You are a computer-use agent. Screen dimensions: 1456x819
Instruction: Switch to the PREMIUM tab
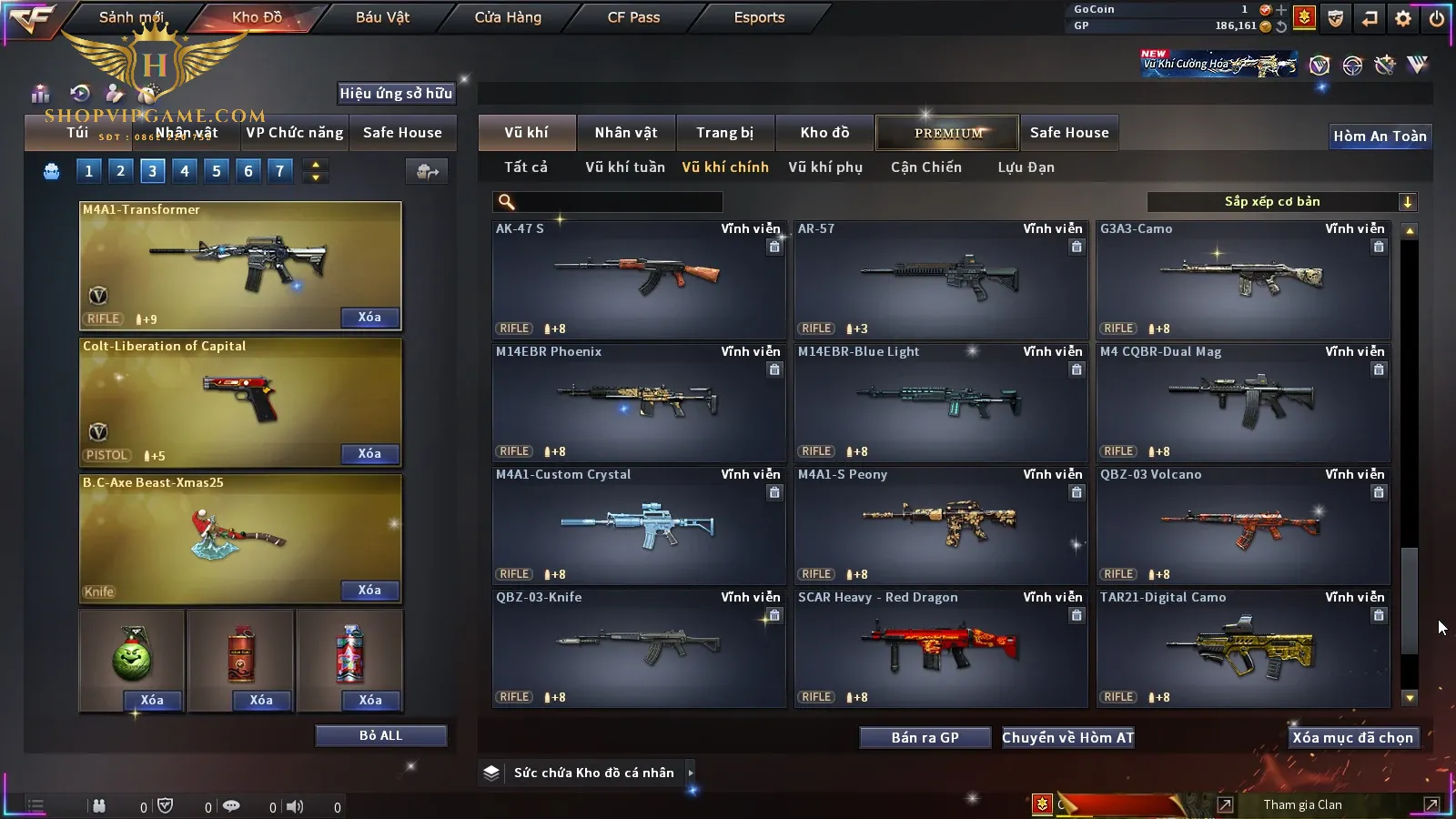[x=947, y=133]
